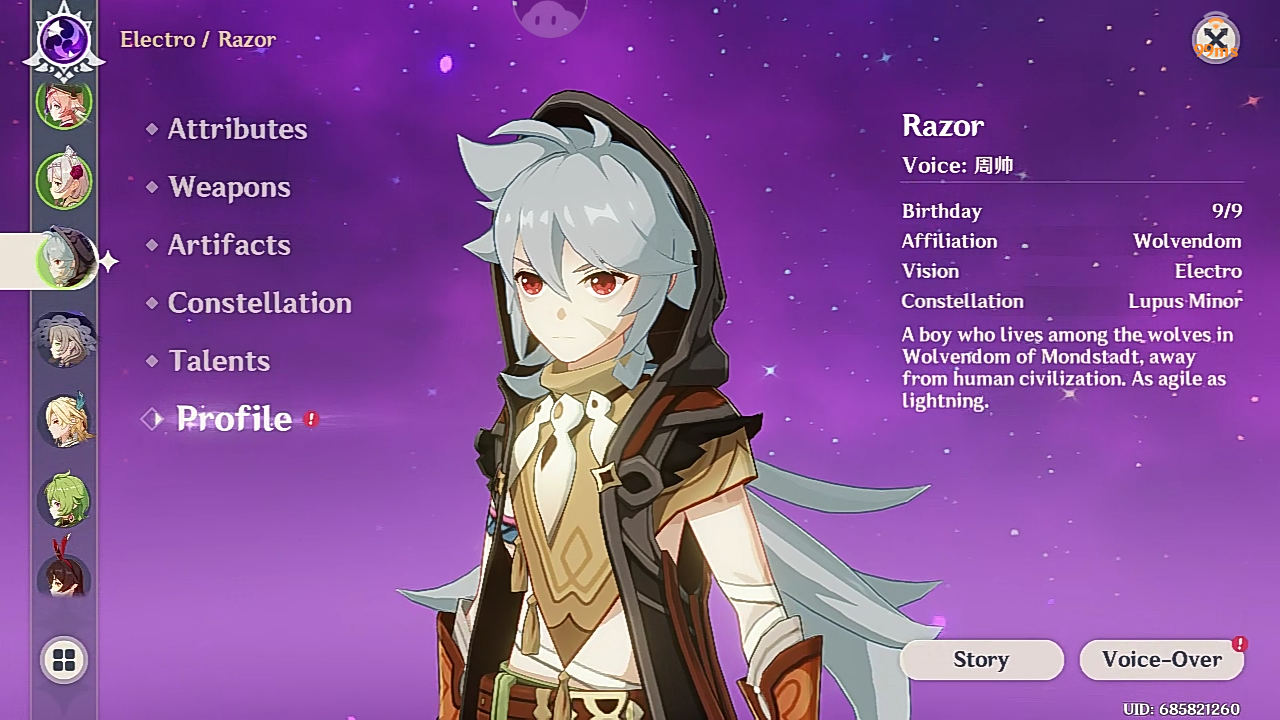Select the blond character's avatar in sidebar
This screenshot has width=1280, height=720.
click(64, 421)
